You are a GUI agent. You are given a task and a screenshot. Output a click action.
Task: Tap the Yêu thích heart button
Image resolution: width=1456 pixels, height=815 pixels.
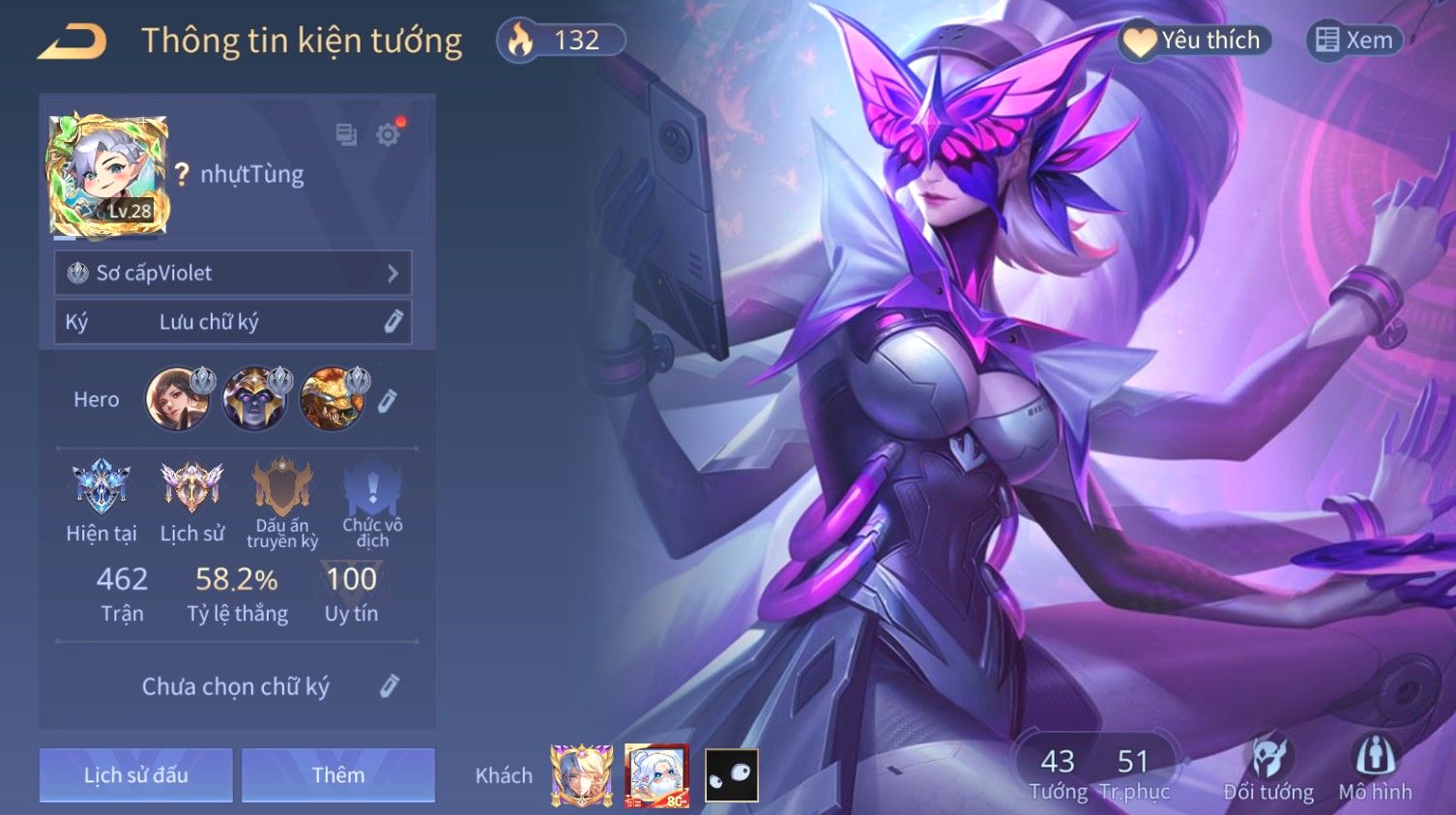(x=1195, y=41)
